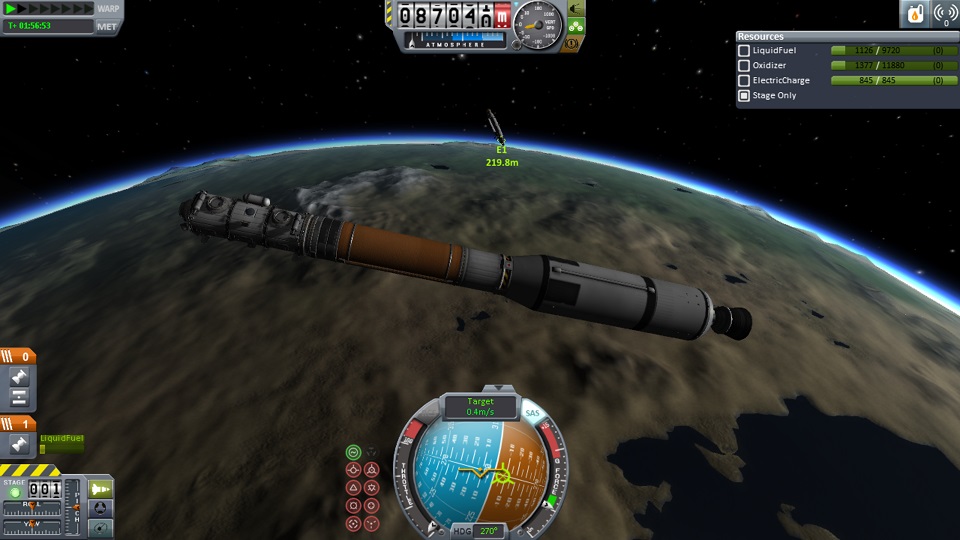Click the antenna signal toolbar icon
The width and height of the screenshot is (960, 540).
click(x=943, y=14)
